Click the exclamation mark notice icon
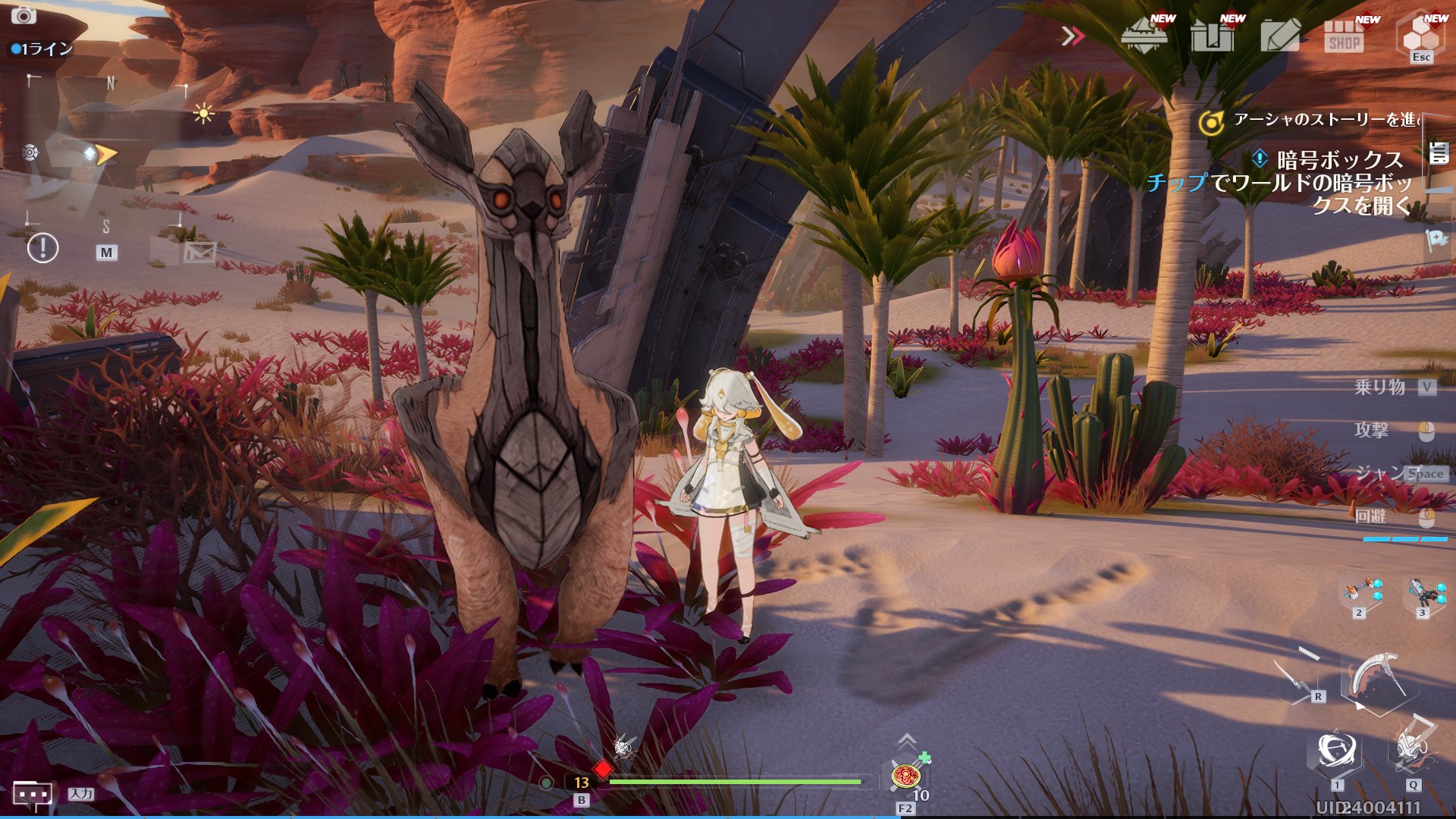Screen dimensions: 1456x819 click(42, 248)
